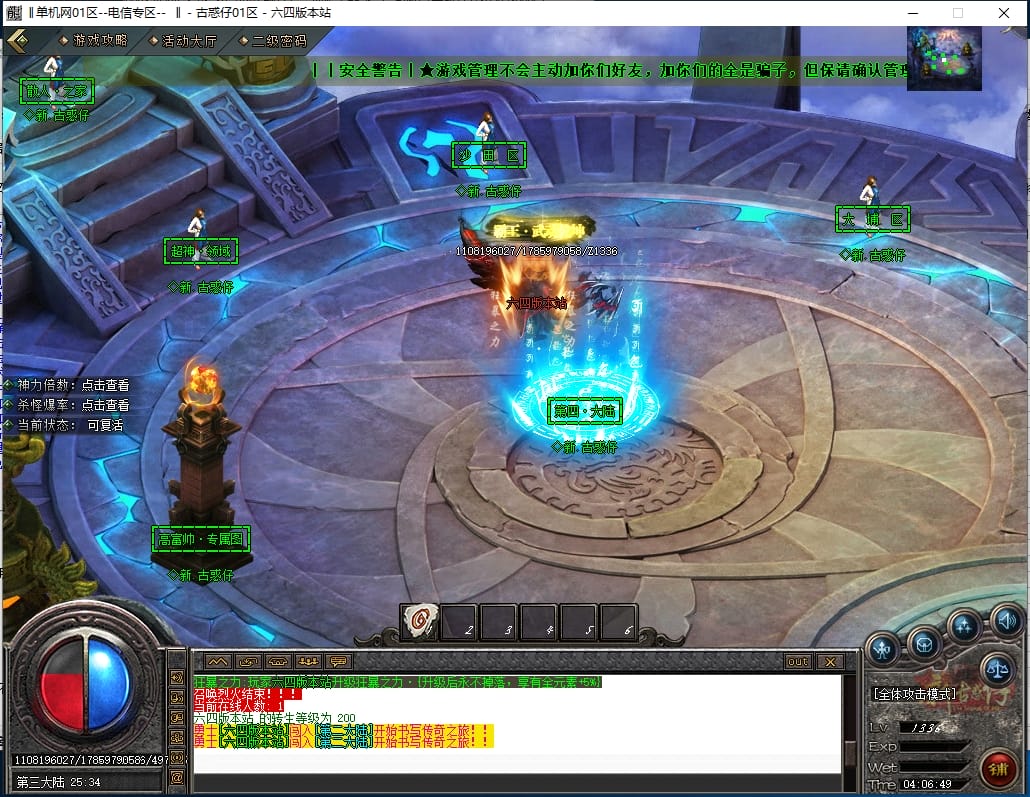The image size is (1030, 797).
Task: Collapse the top menu with the arrow button
Action: point(17,40)
